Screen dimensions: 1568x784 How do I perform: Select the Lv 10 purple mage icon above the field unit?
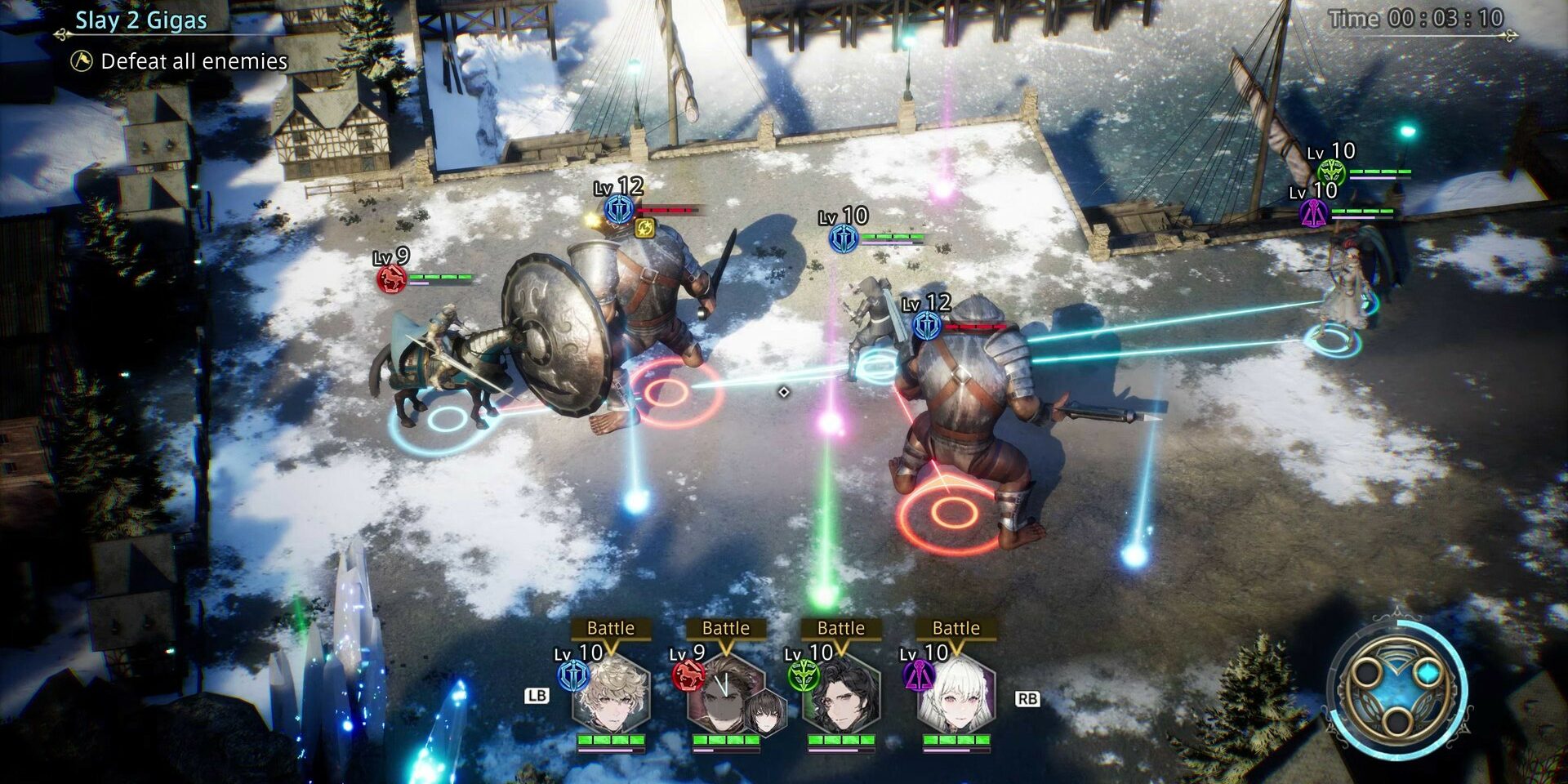1313,214
